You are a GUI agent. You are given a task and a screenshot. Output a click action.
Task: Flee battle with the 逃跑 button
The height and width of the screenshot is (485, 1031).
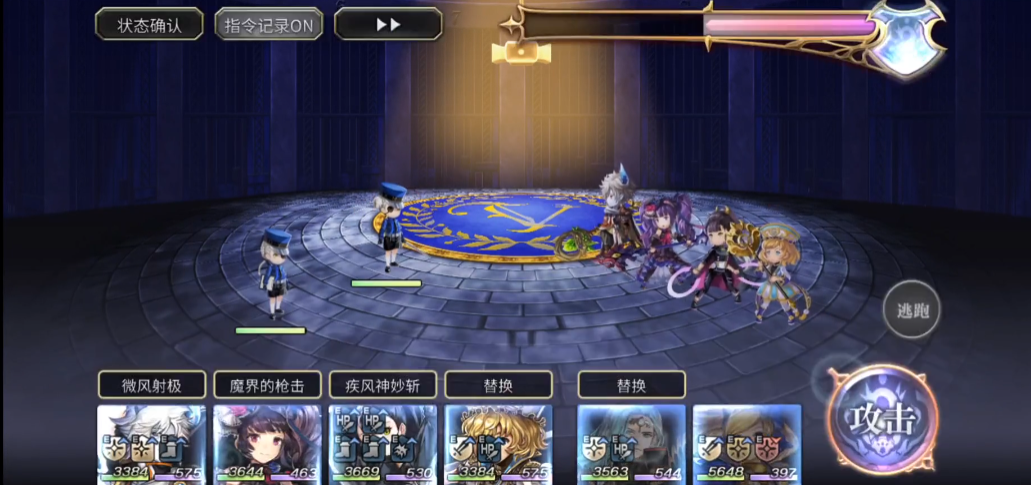[x=911, y=310]
